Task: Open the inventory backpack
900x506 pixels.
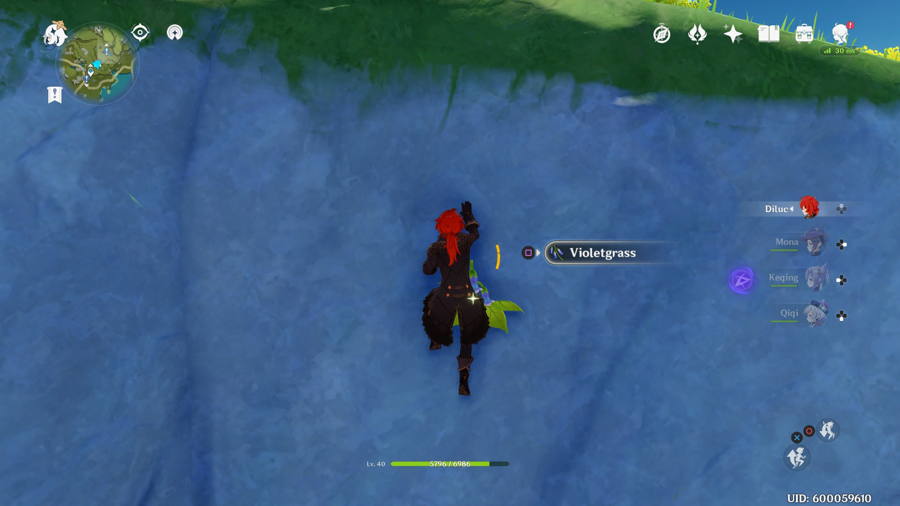Action: tap(804, 34)
